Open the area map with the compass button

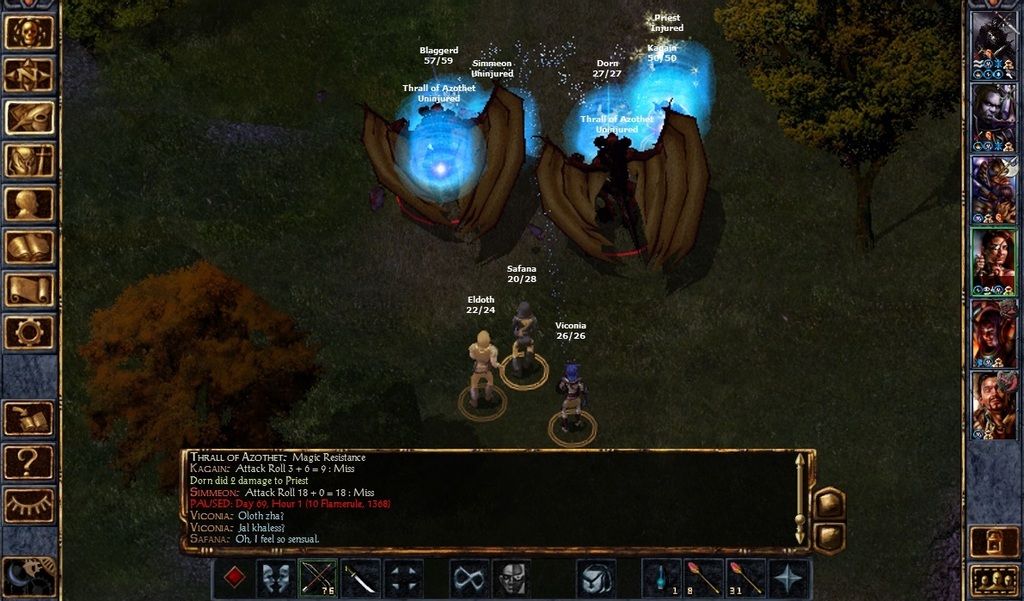[29, 74]
